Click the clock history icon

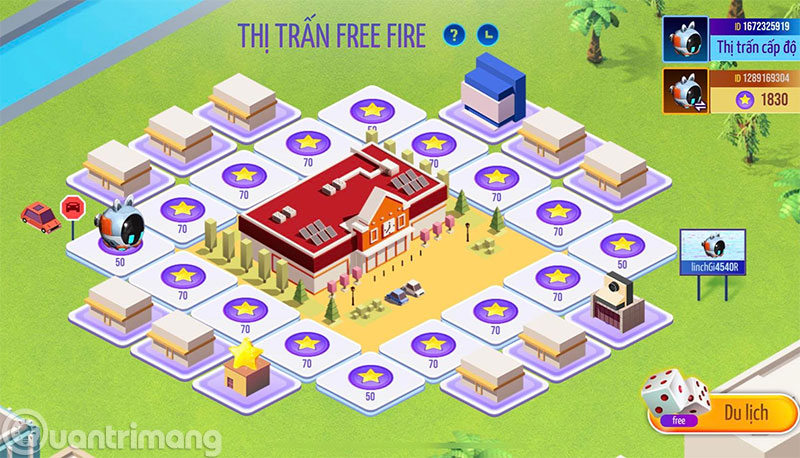pos(486,35)
